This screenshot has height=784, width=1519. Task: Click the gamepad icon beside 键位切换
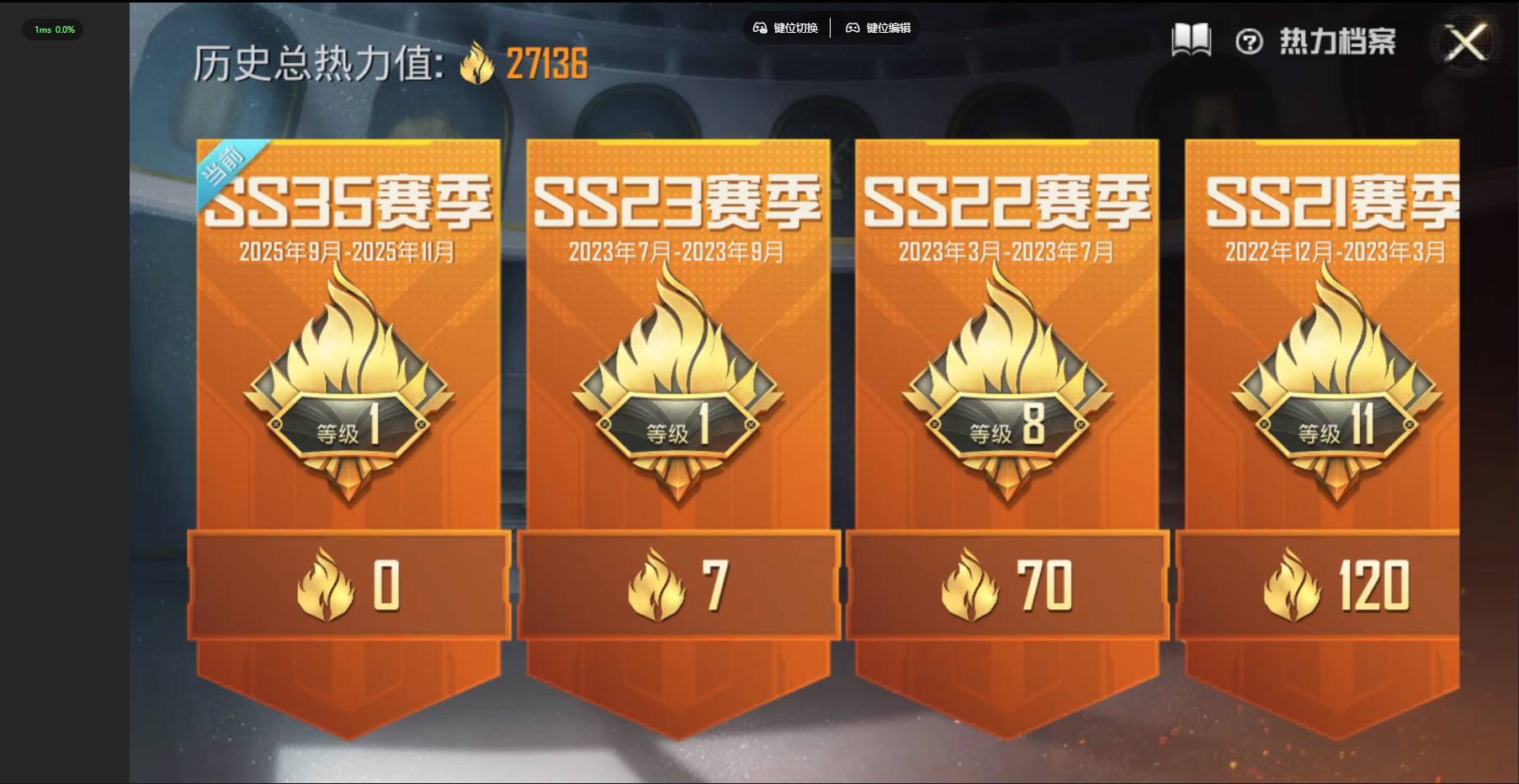(758, 28)
